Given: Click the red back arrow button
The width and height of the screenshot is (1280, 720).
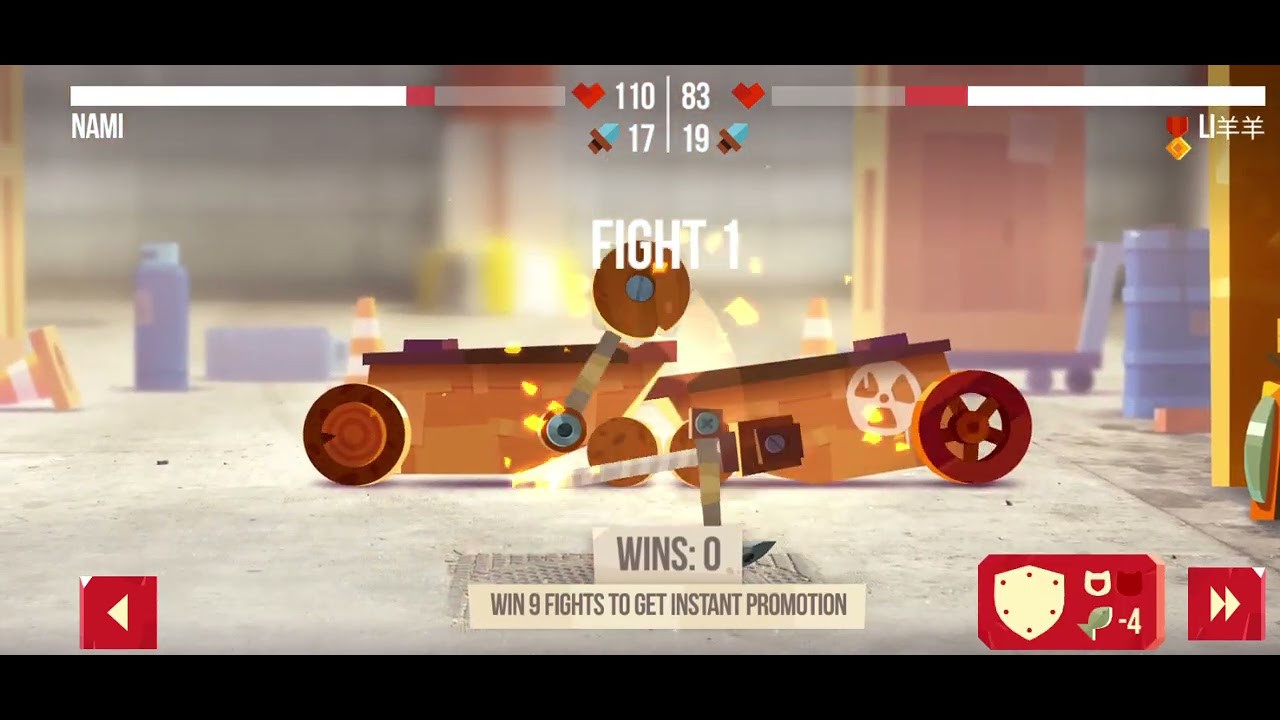Looking at the screenshot, I should (x=118, y=612).
